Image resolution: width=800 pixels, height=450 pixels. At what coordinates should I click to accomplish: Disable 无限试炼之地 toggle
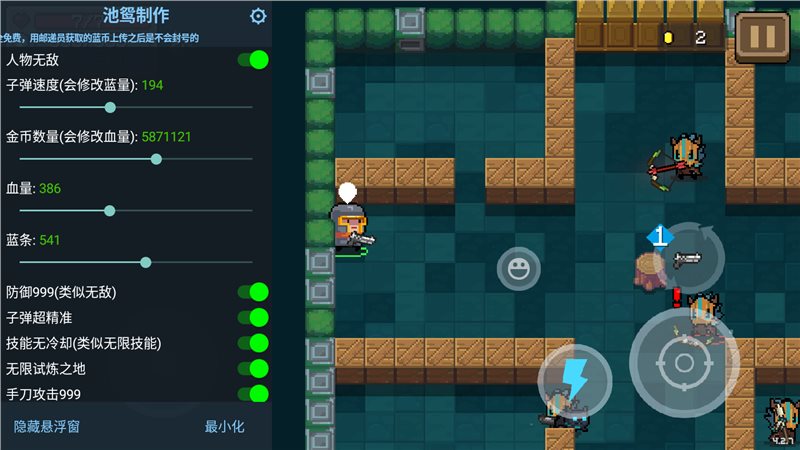coord(253,368)
